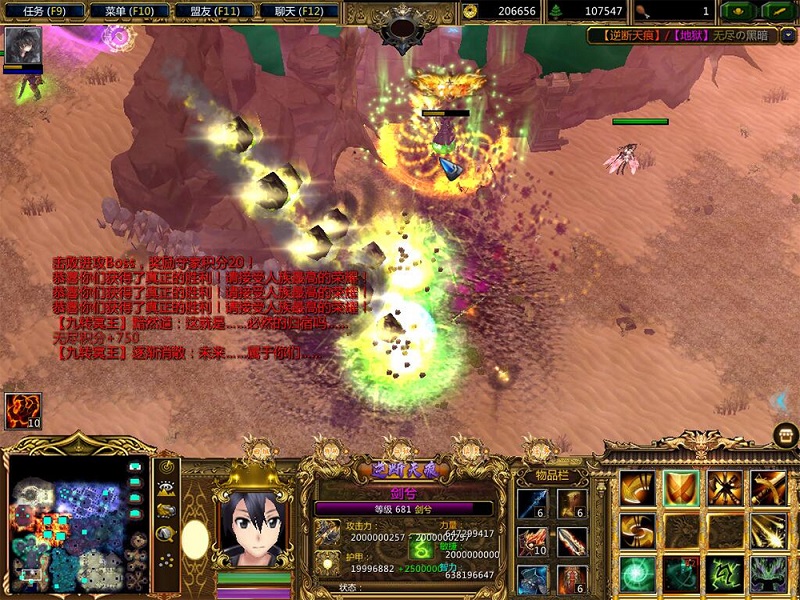Open the 菜单 (F10) game menu

coord(128,11)
